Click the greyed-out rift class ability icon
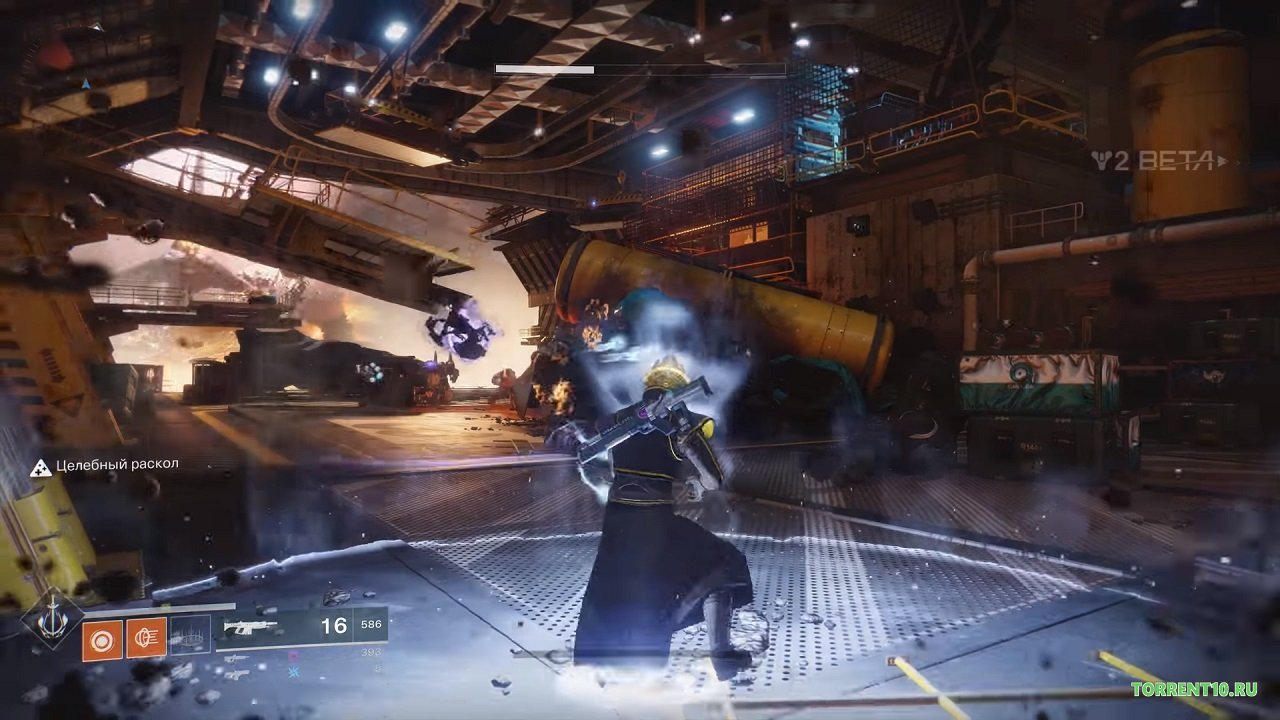Viewport: 1280px width, 720px height. [x=190, y=636]
